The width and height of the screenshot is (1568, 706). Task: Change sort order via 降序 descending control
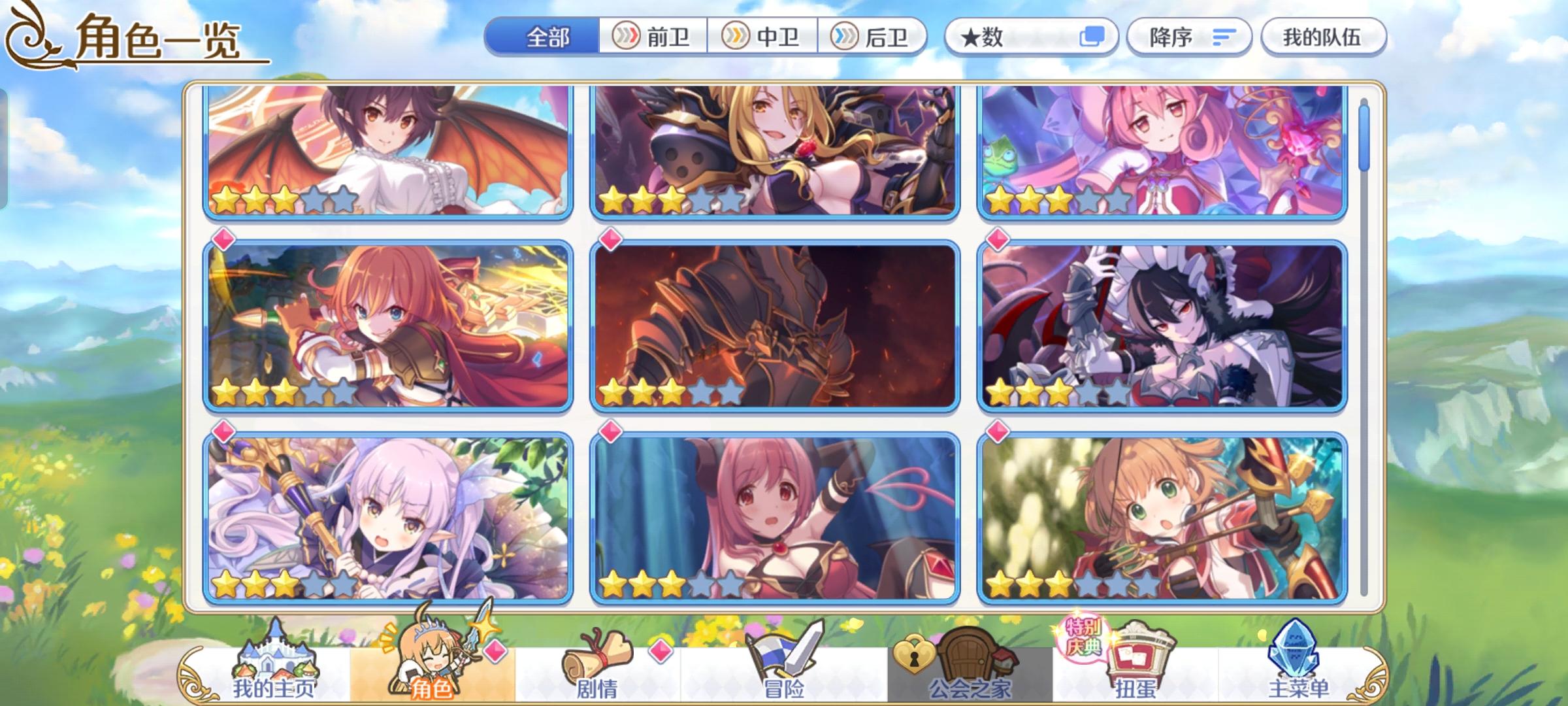(1188, 37)
